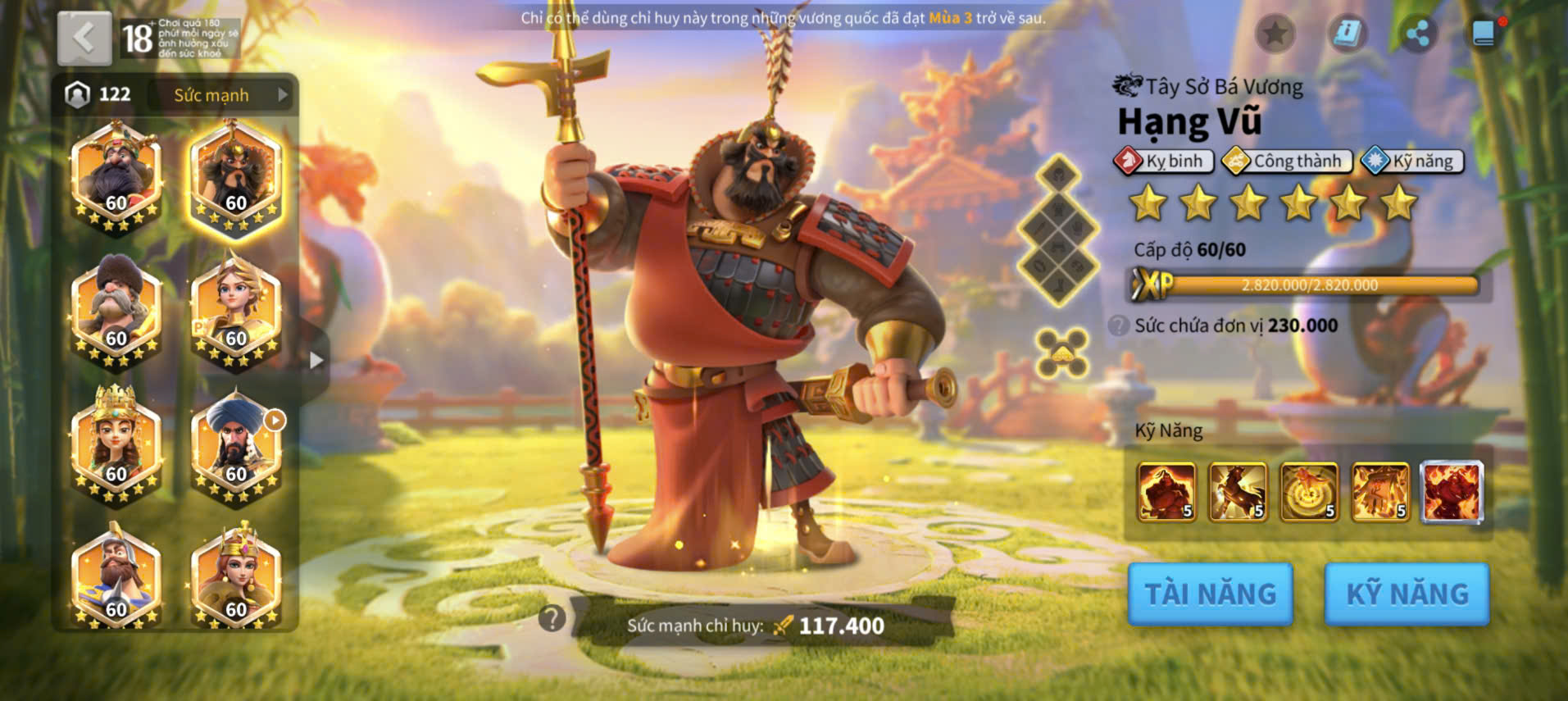Open the blue book info icon

[x=1347, y=34]
